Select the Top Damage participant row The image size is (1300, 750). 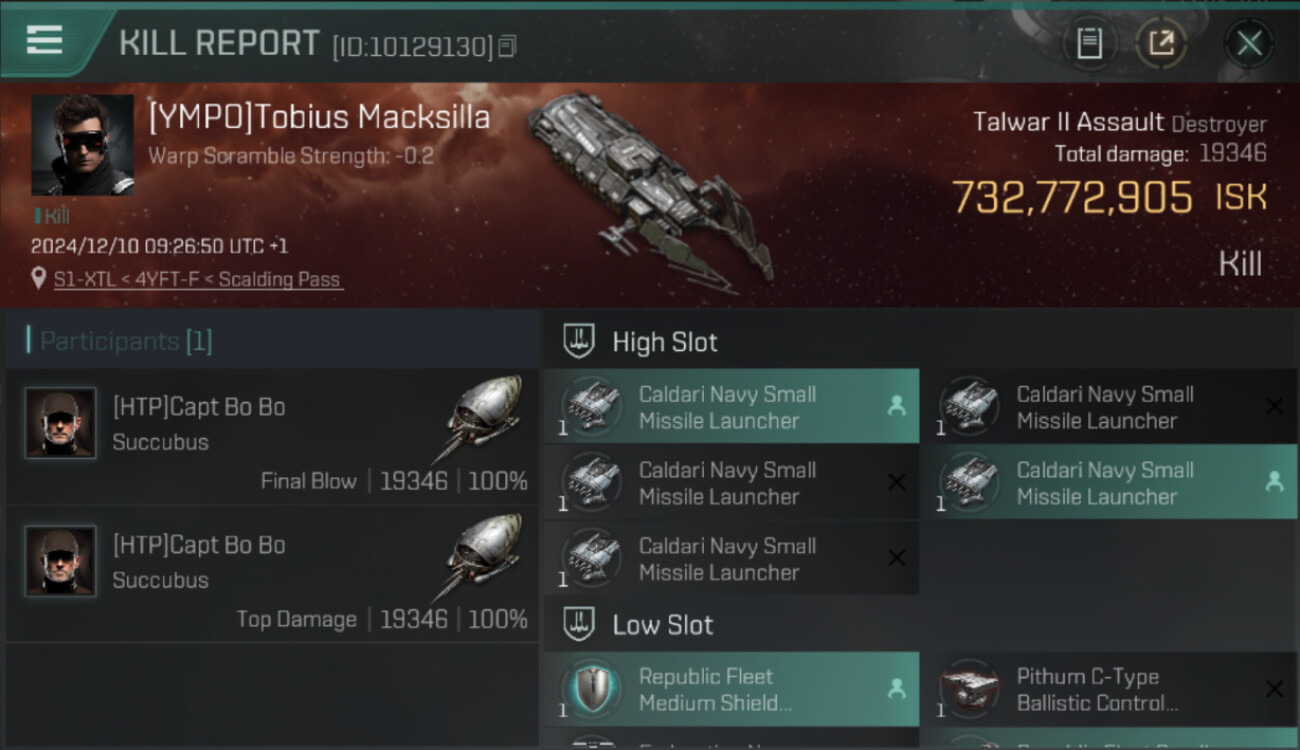pos(272,576)
